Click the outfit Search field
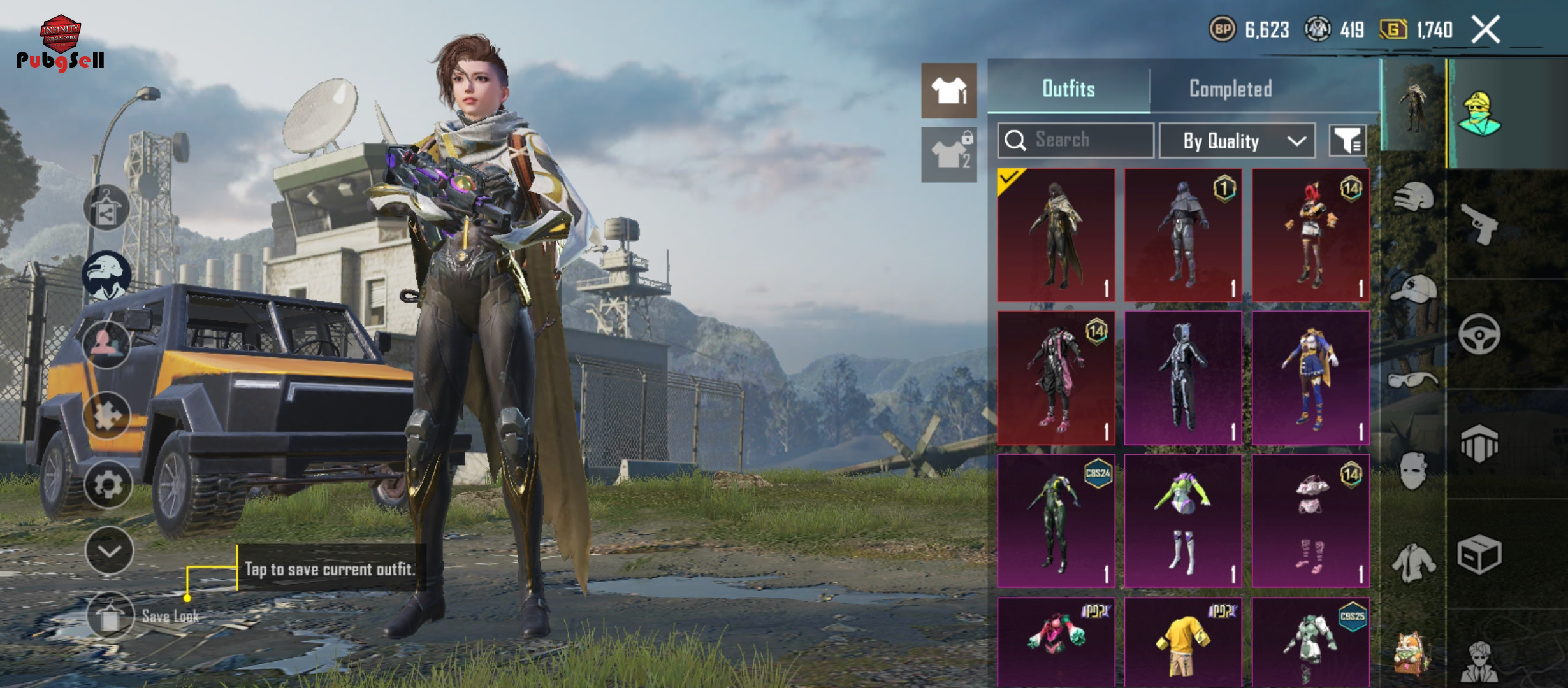1568x688 pixels. tap(1076, 140)
